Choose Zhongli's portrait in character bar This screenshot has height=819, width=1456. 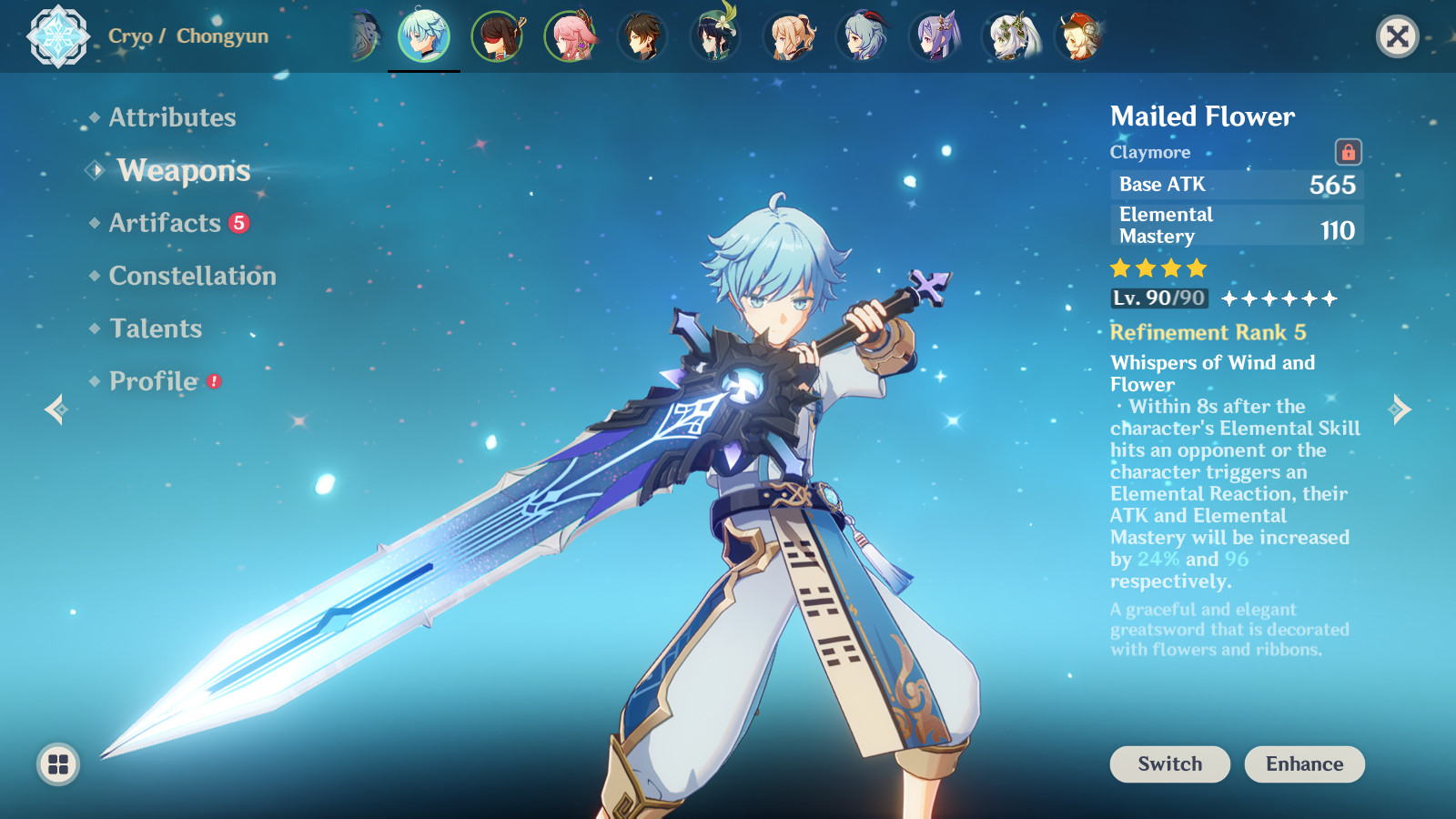pyautogui.click(x=642, y=37)
